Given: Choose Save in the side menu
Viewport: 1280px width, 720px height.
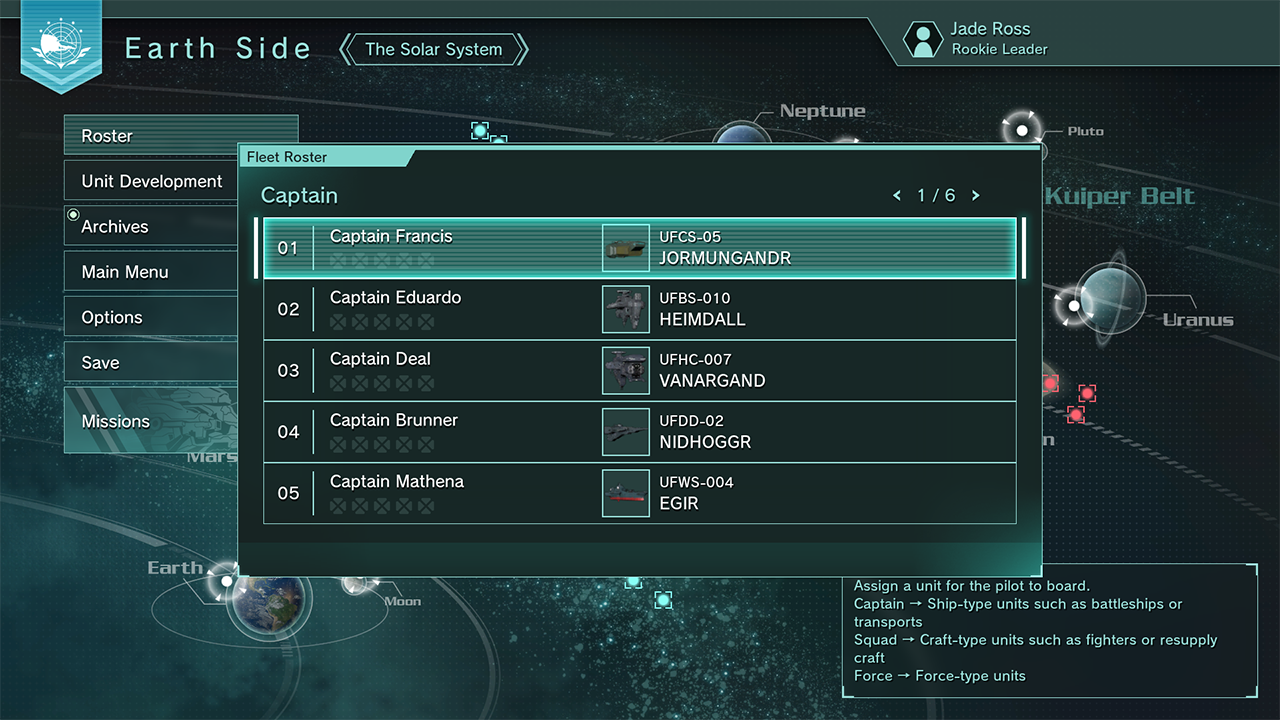Looking at the screenshot, I should [x=150, y=363].
